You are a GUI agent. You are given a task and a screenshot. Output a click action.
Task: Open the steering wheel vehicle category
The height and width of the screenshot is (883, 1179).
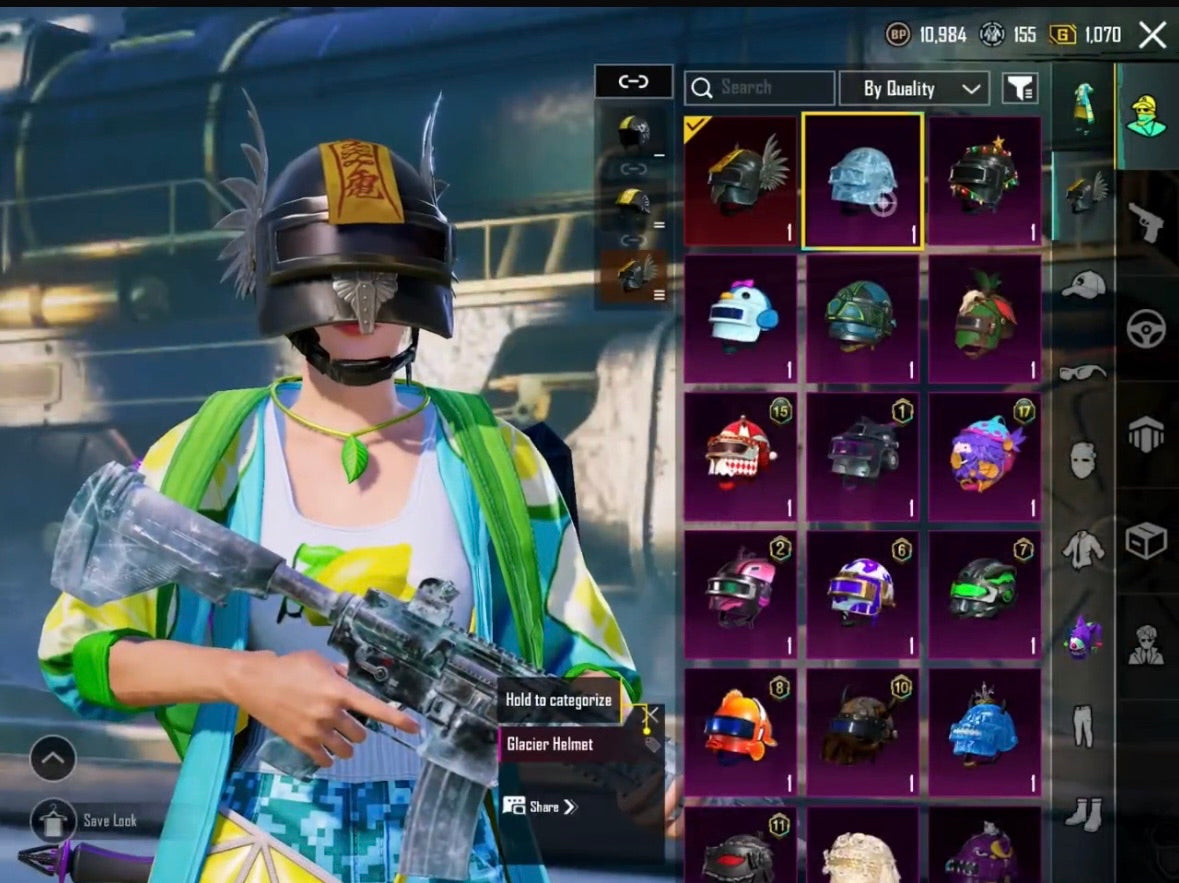tap(1146, 329)
